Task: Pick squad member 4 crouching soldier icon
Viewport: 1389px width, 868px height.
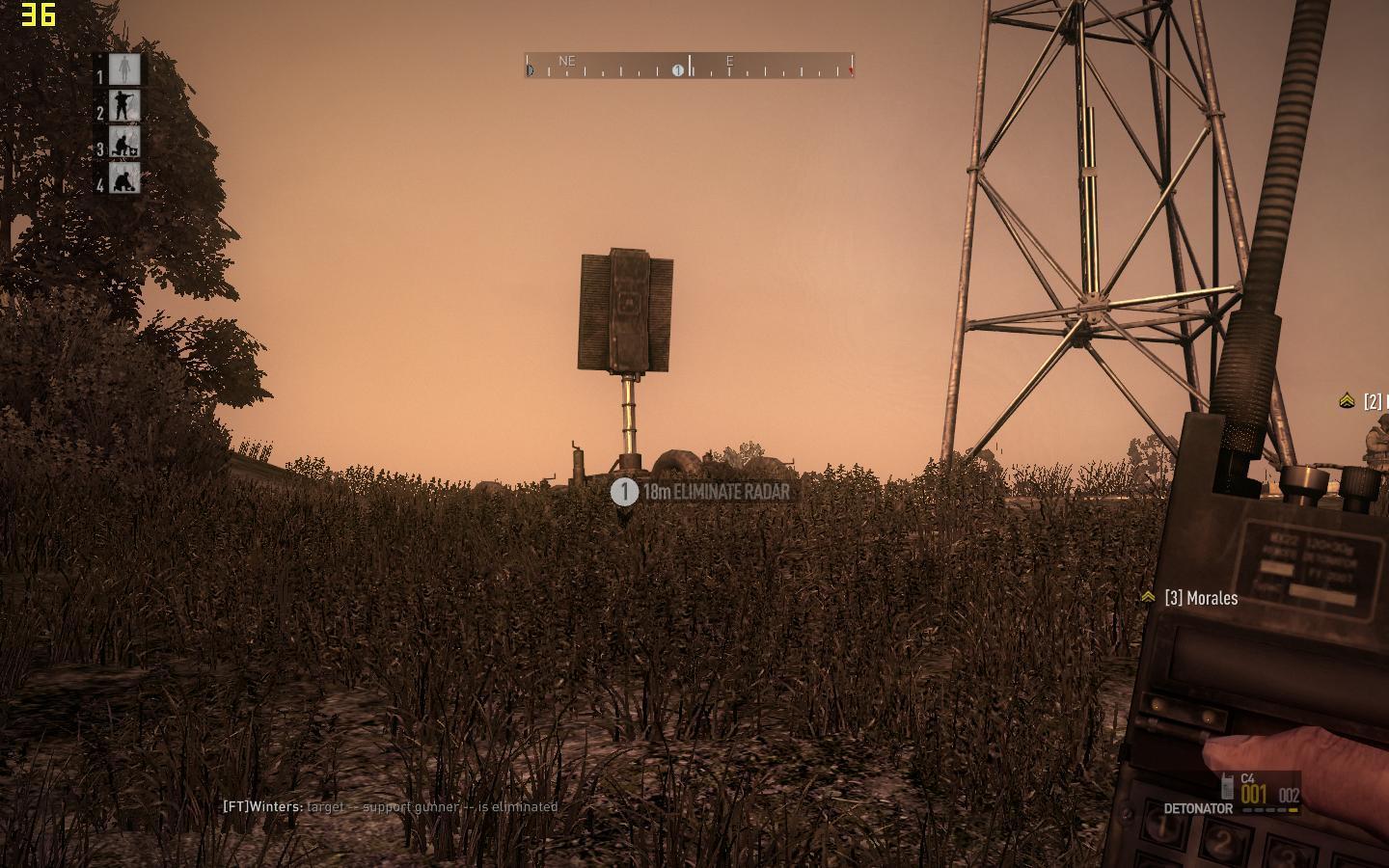Action: click(123, 178)
